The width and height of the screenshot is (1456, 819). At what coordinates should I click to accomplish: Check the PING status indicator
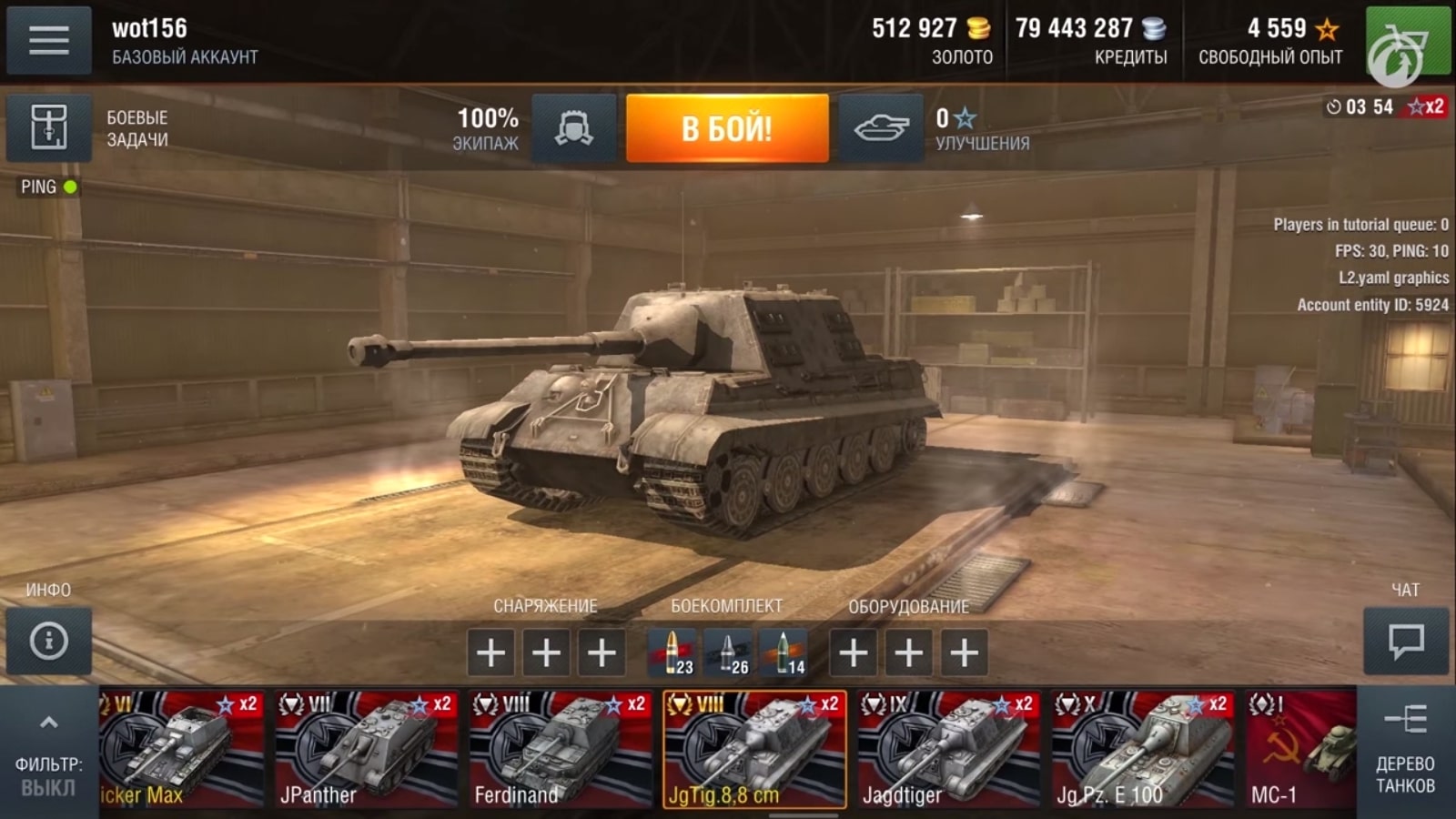(x=44, y=187)
